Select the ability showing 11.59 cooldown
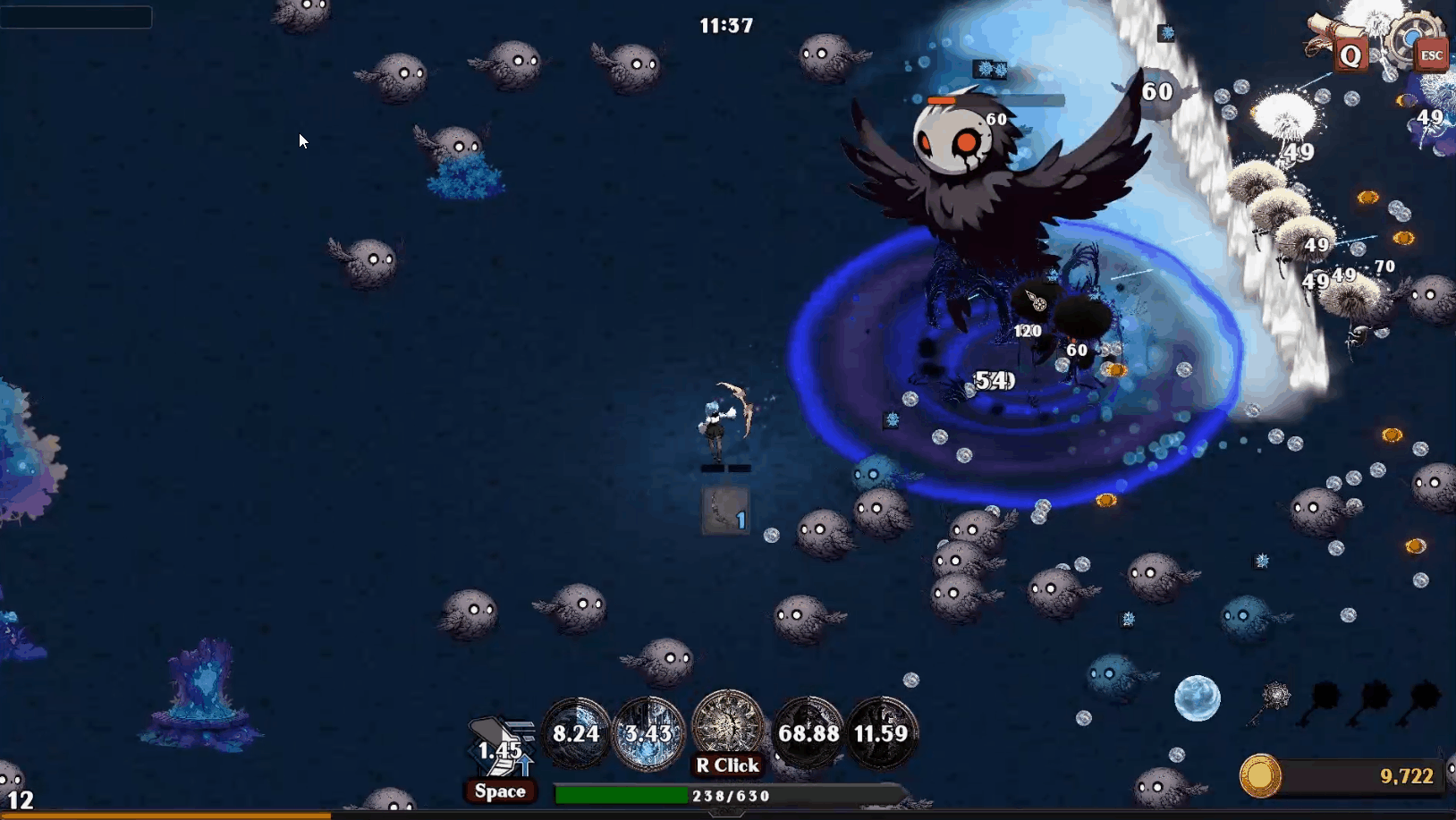Screen dimensions: 1456x820 881,733
